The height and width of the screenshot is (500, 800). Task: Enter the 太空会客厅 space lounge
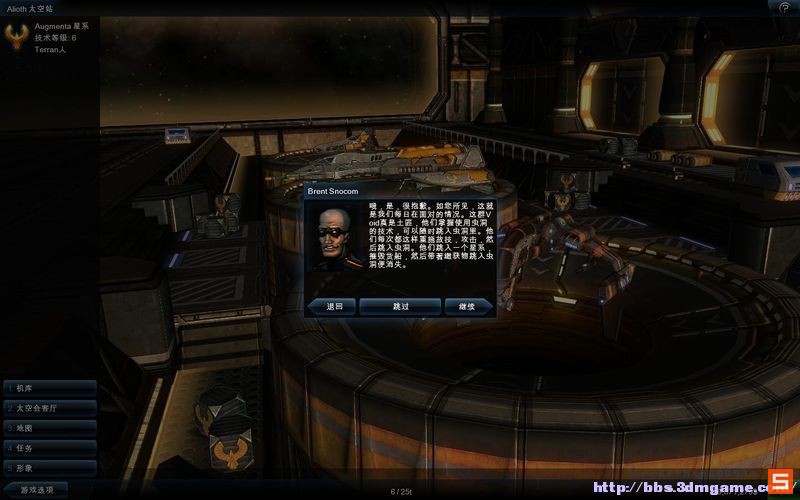click(x=48, y=408)
